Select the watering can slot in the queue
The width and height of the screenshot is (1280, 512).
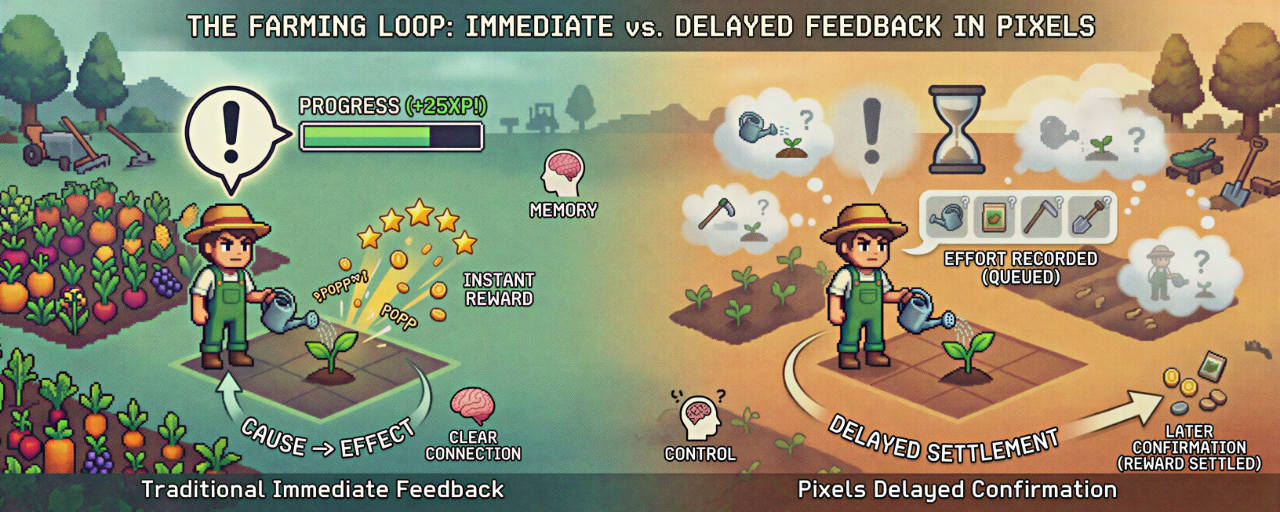coord(946,217)
